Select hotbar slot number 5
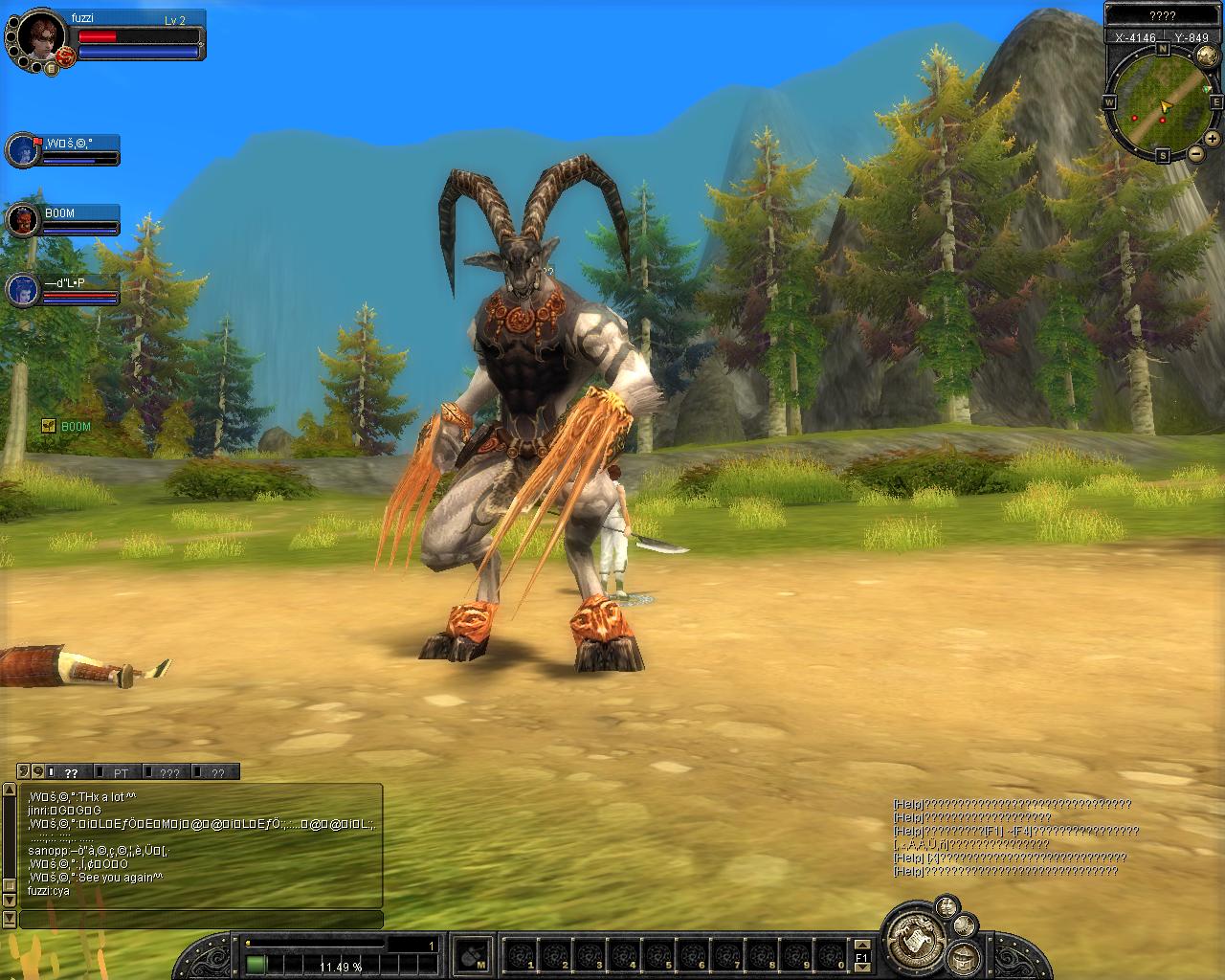 [x=657, y=954]
